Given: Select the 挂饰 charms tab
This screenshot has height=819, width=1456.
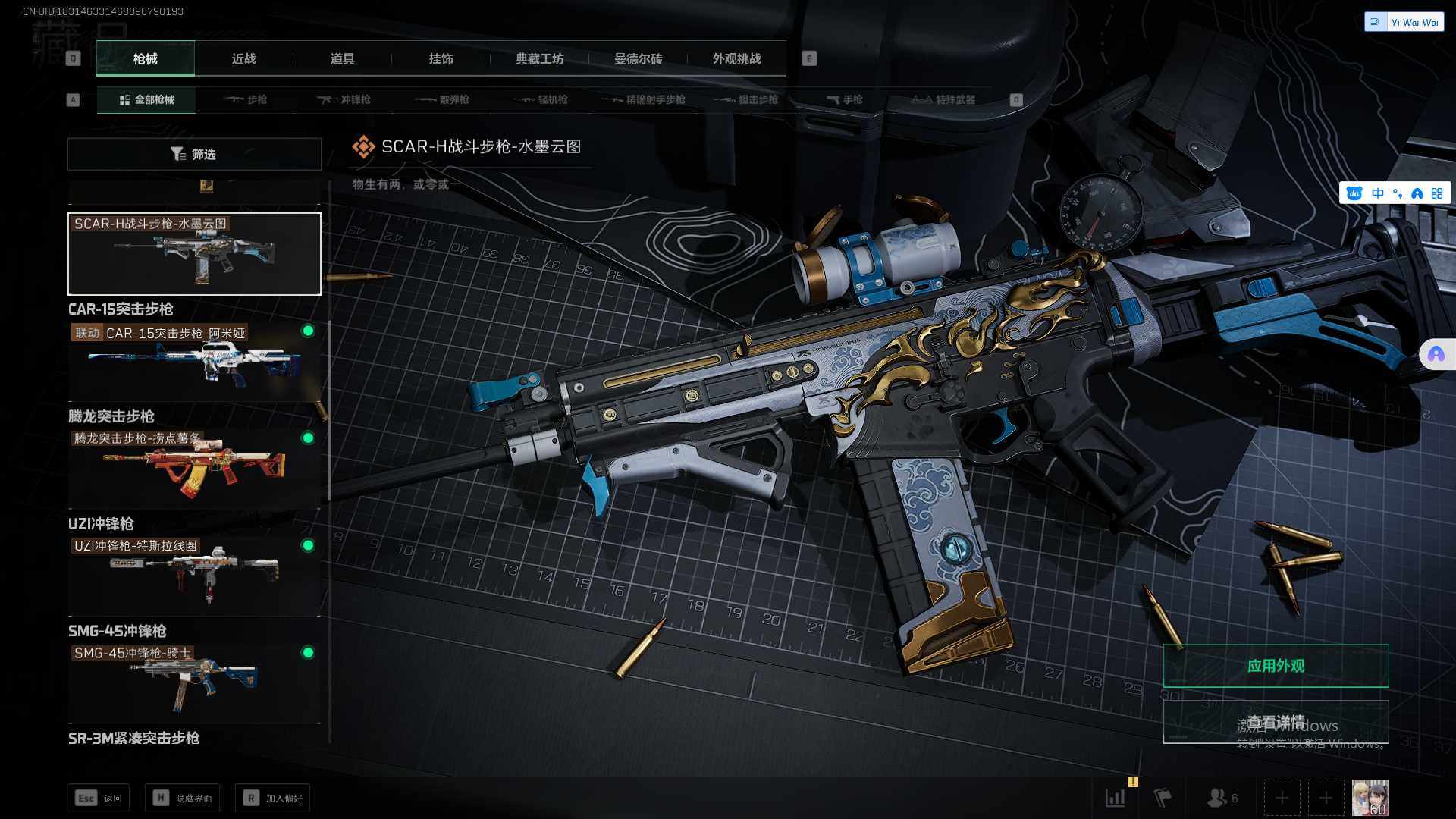Looking at the screenshot, I should (x=441, y=59).
